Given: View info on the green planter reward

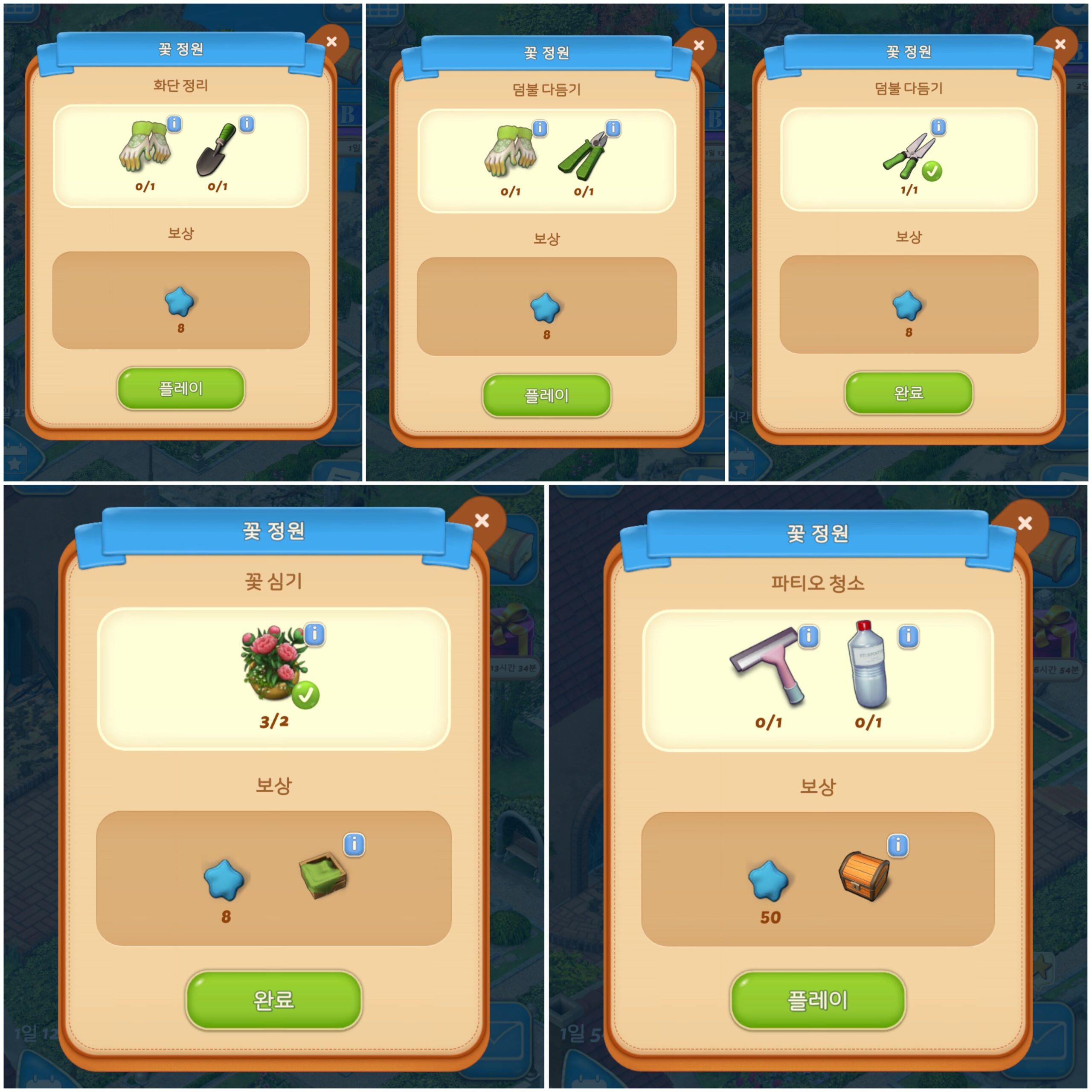Looking at the screenshot, I should [x=354, y=845].
